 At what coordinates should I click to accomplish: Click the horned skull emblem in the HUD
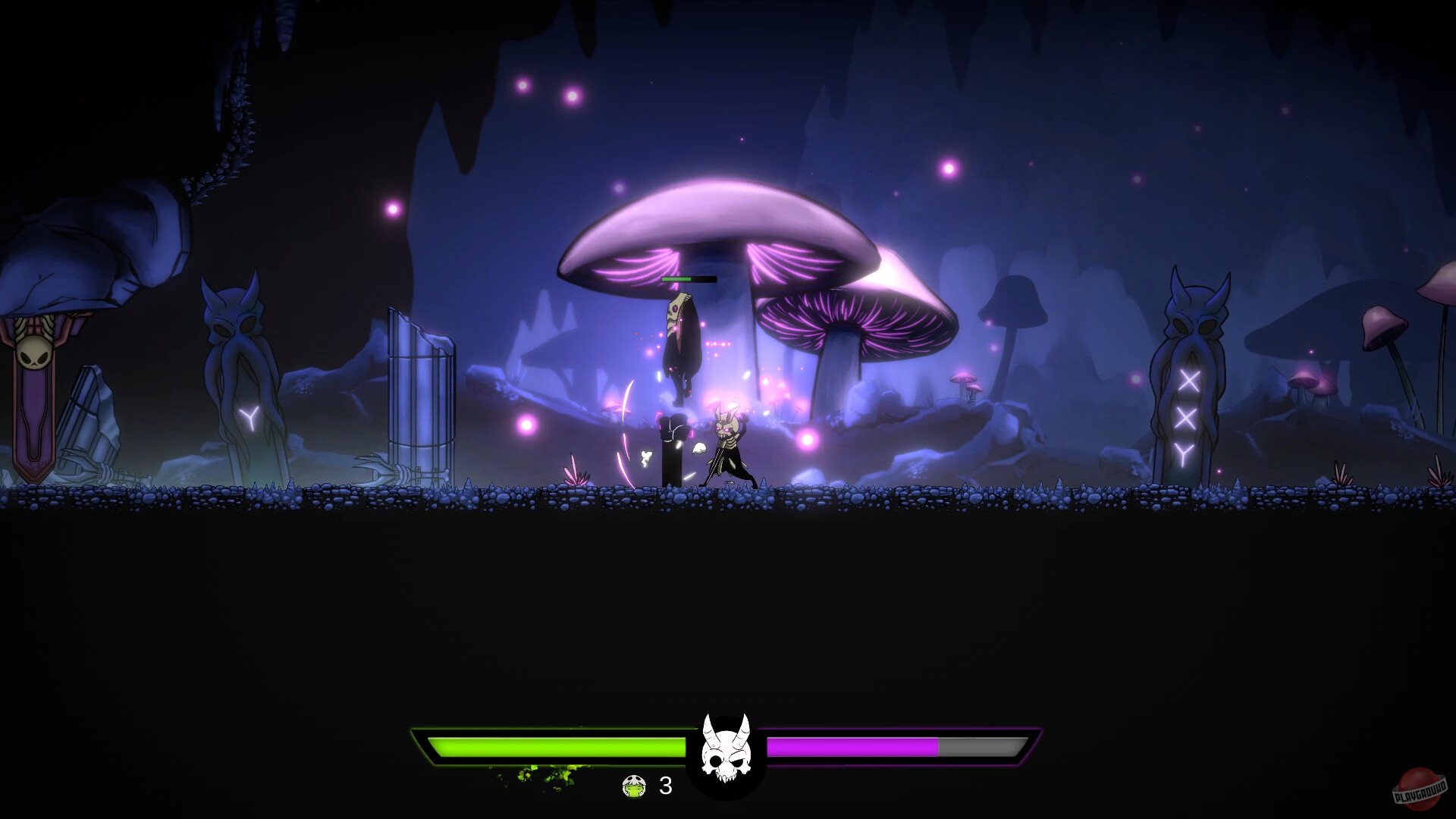[x=724, y=747]
